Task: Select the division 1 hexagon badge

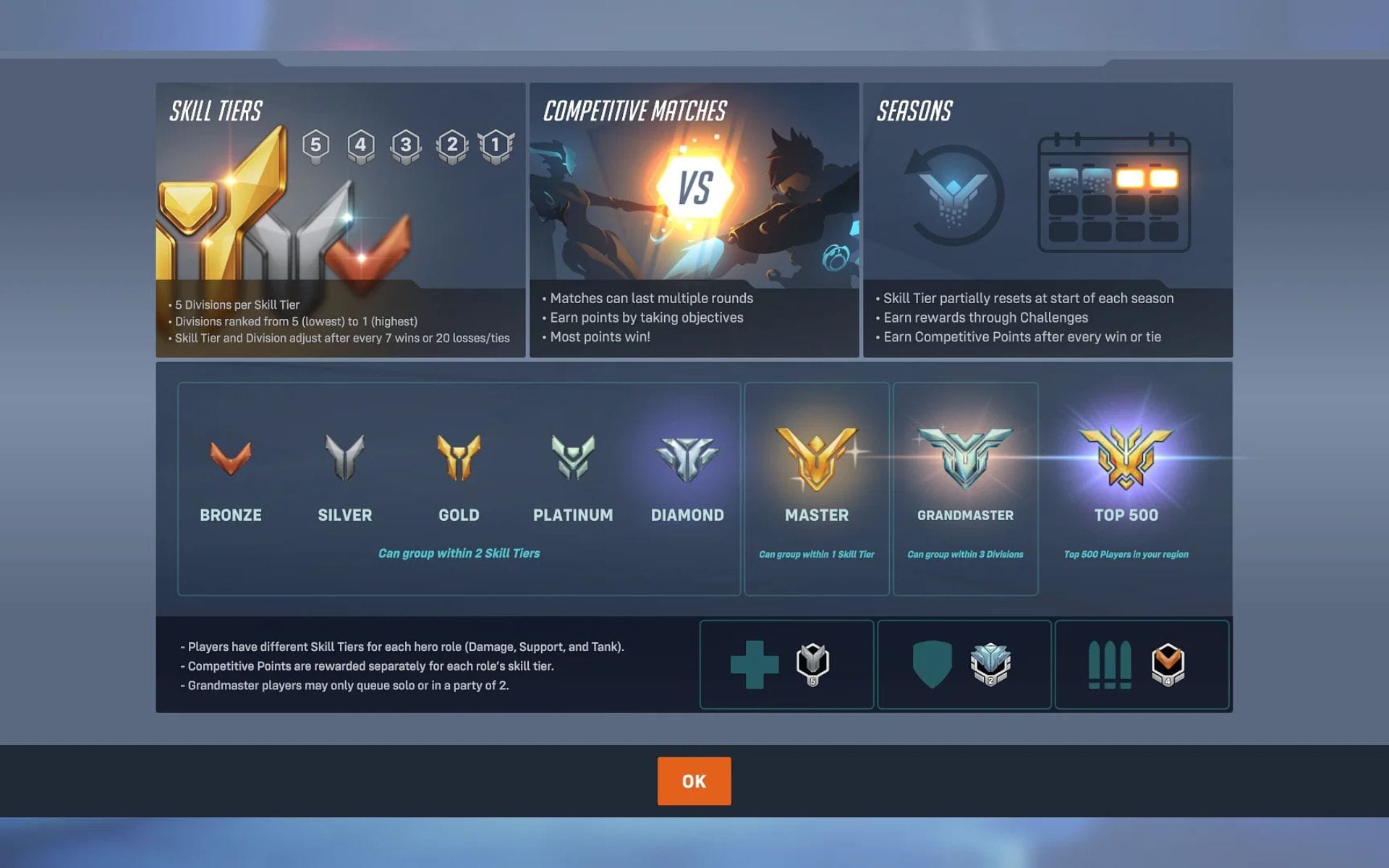Action: pyautogui.click(x=495, y=143)
